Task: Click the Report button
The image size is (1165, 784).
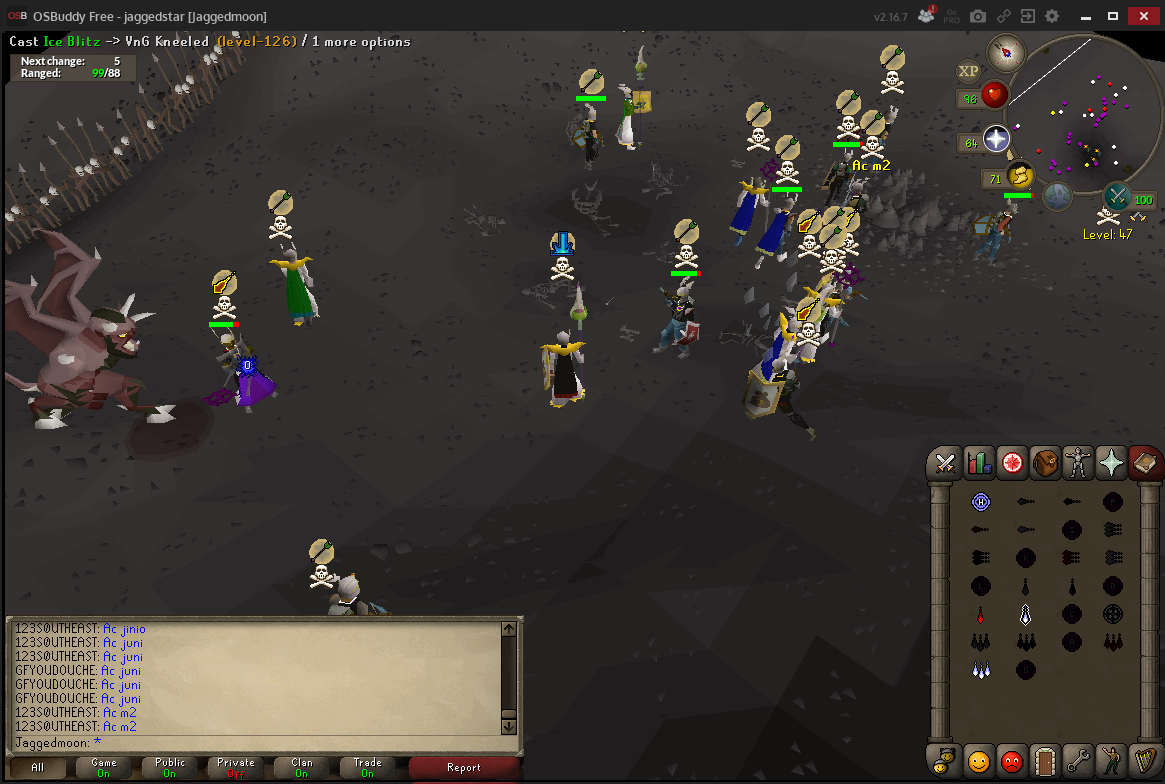Action: pos(464,767)
